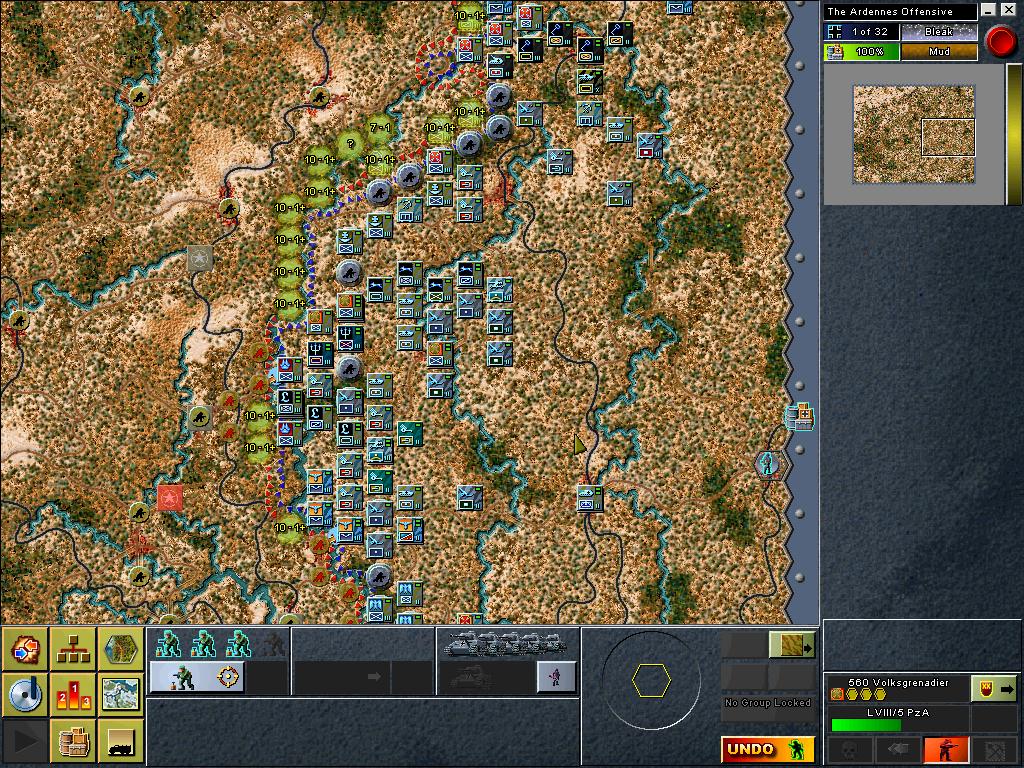The height and width of the screenshot is (768, 1024).
Task: Go to next division with shield arrow
Action: point(994,689)
